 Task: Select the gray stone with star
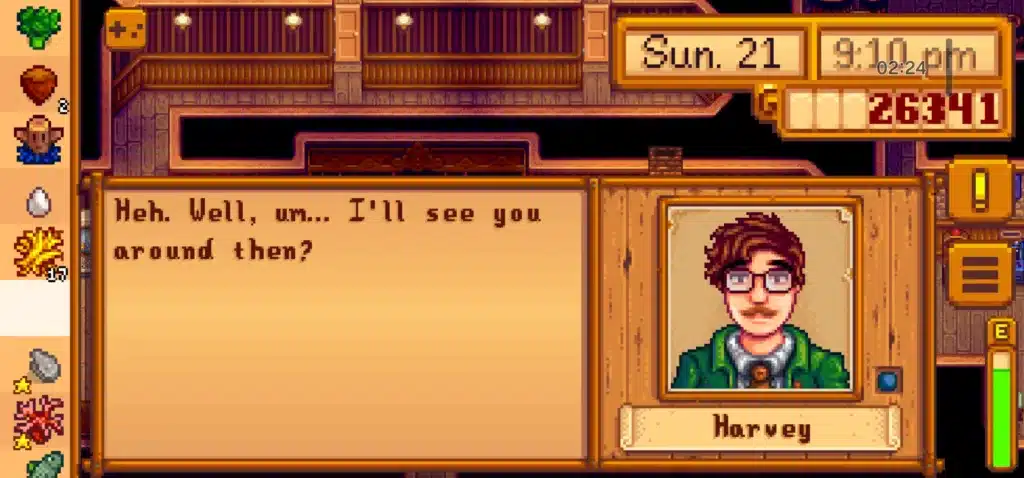[42, 366]
